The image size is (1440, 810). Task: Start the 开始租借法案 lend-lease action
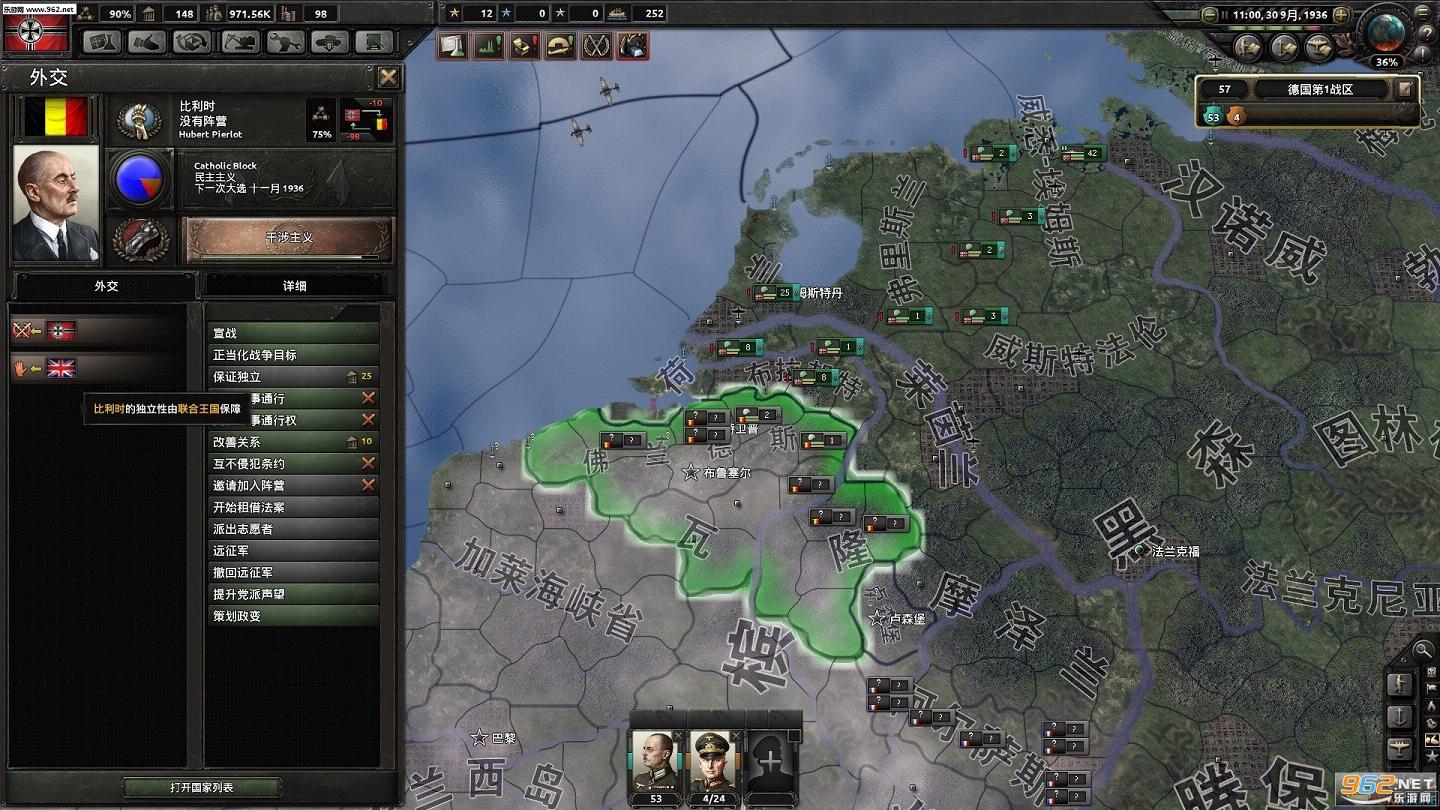pyautogui.click(x=292, y=508)
